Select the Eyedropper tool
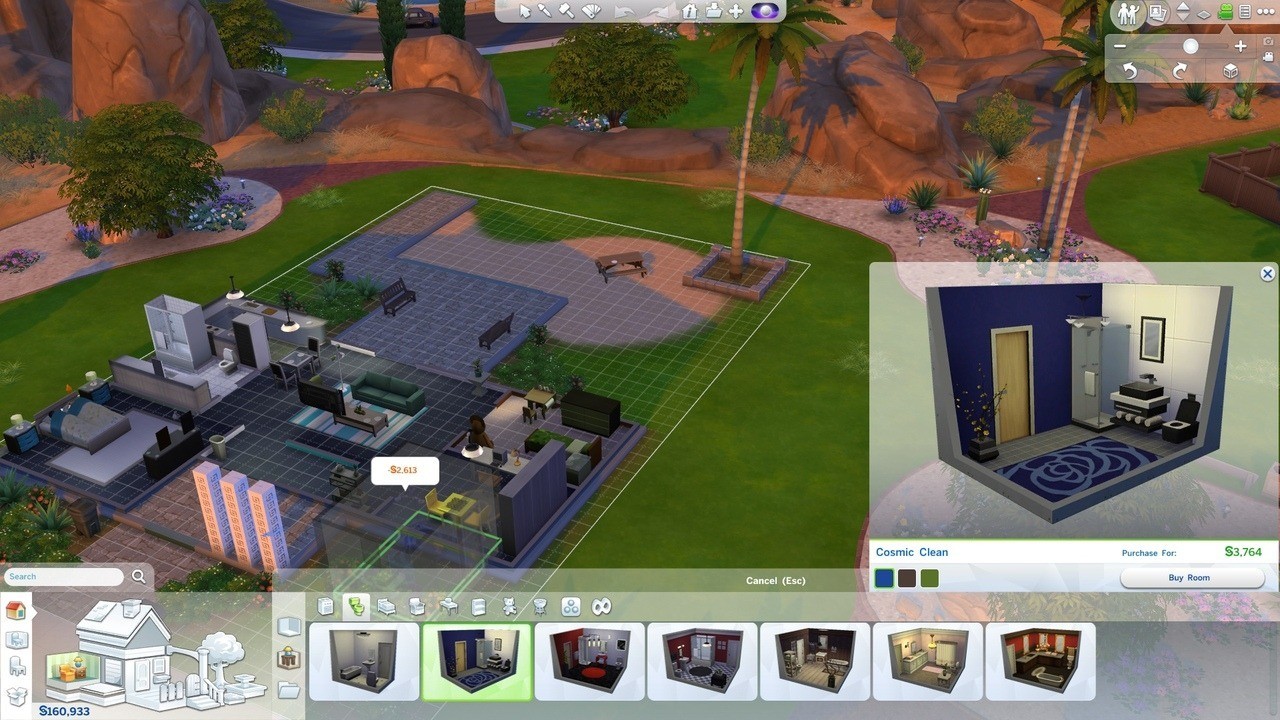1280x720 pixels. click(545, 11)
